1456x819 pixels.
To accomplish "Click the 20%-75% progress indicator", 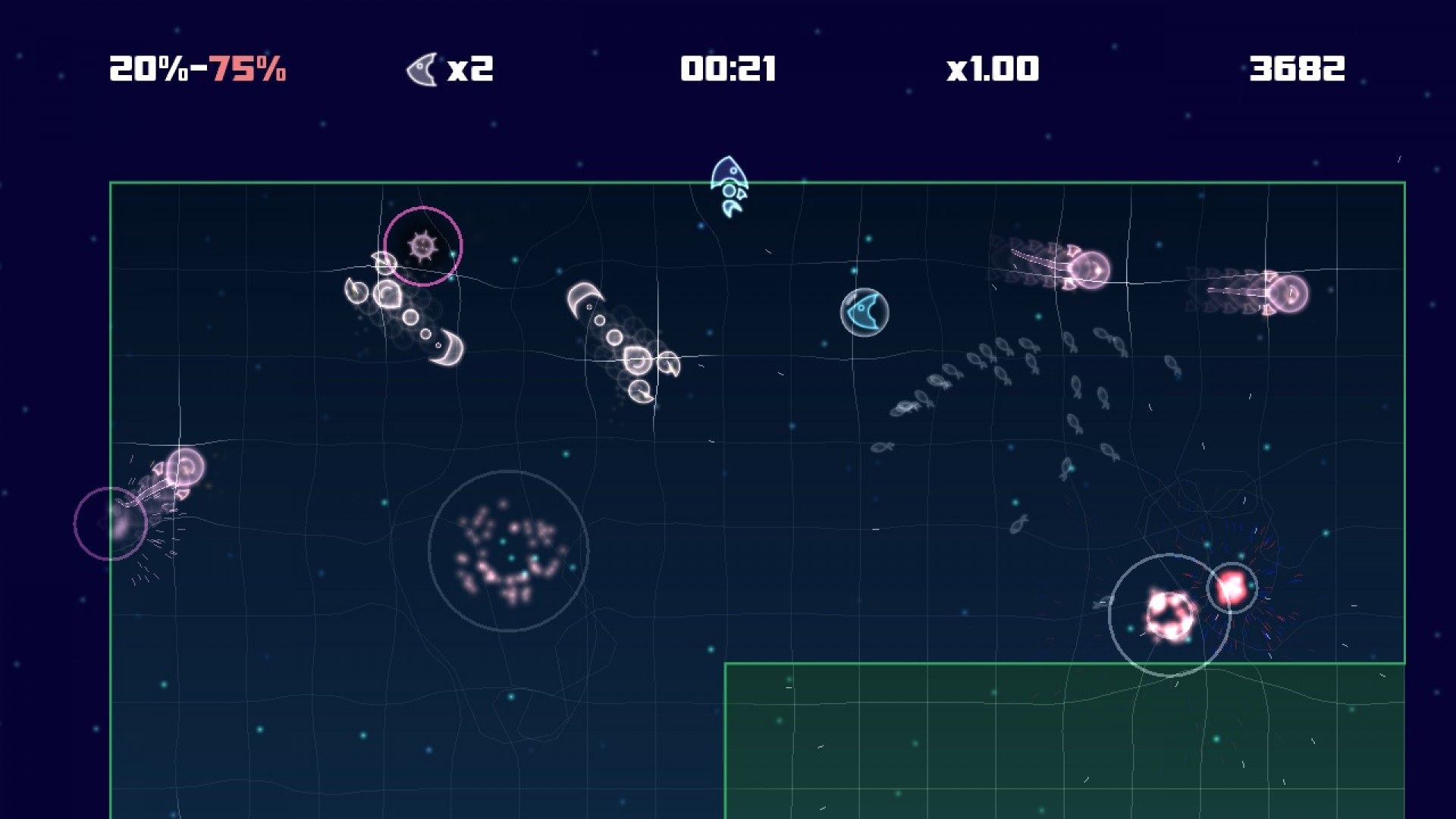I will [197, 68].
